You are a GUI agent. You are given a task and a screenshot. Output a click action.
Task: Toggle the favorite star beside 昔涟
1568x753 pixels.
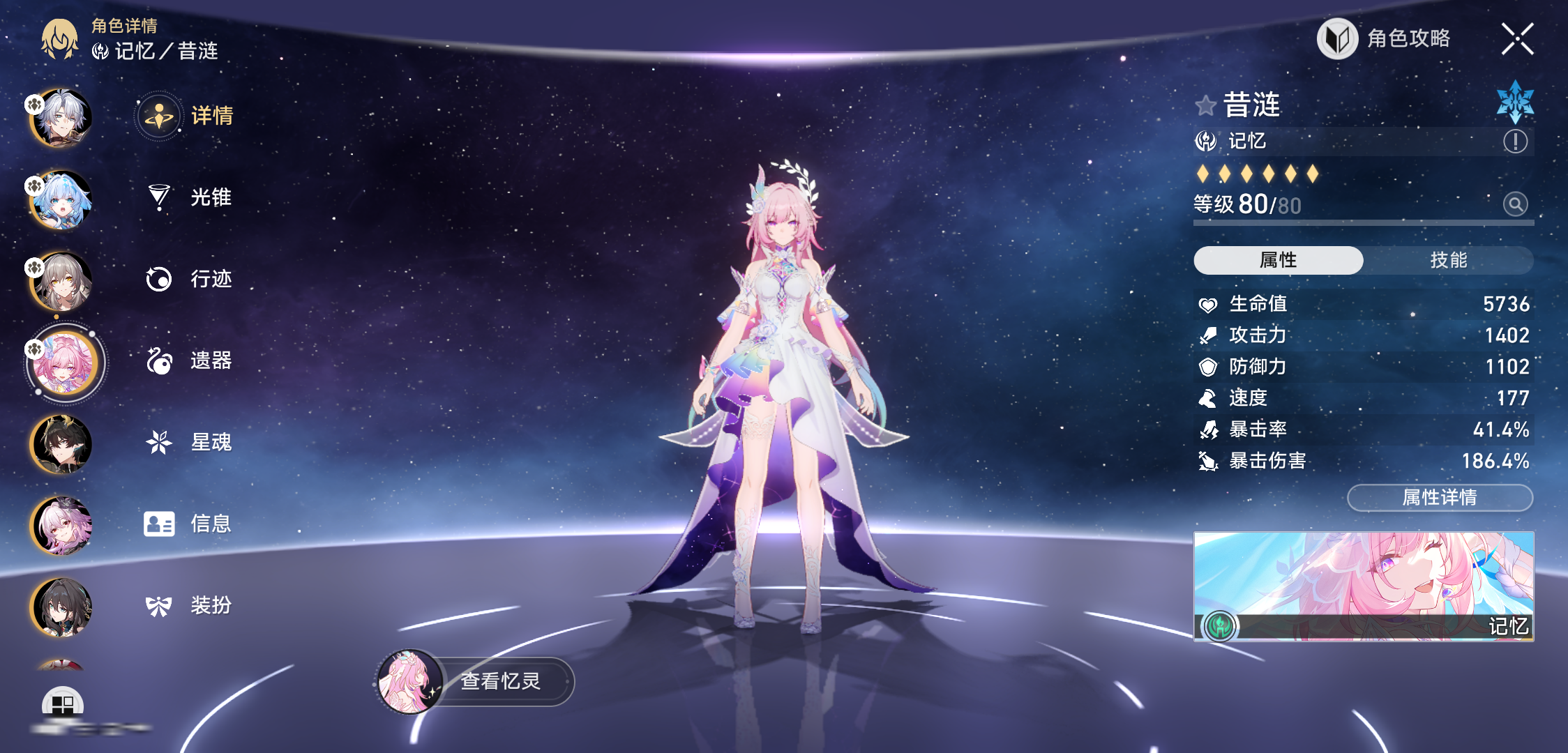point(1205,106)
